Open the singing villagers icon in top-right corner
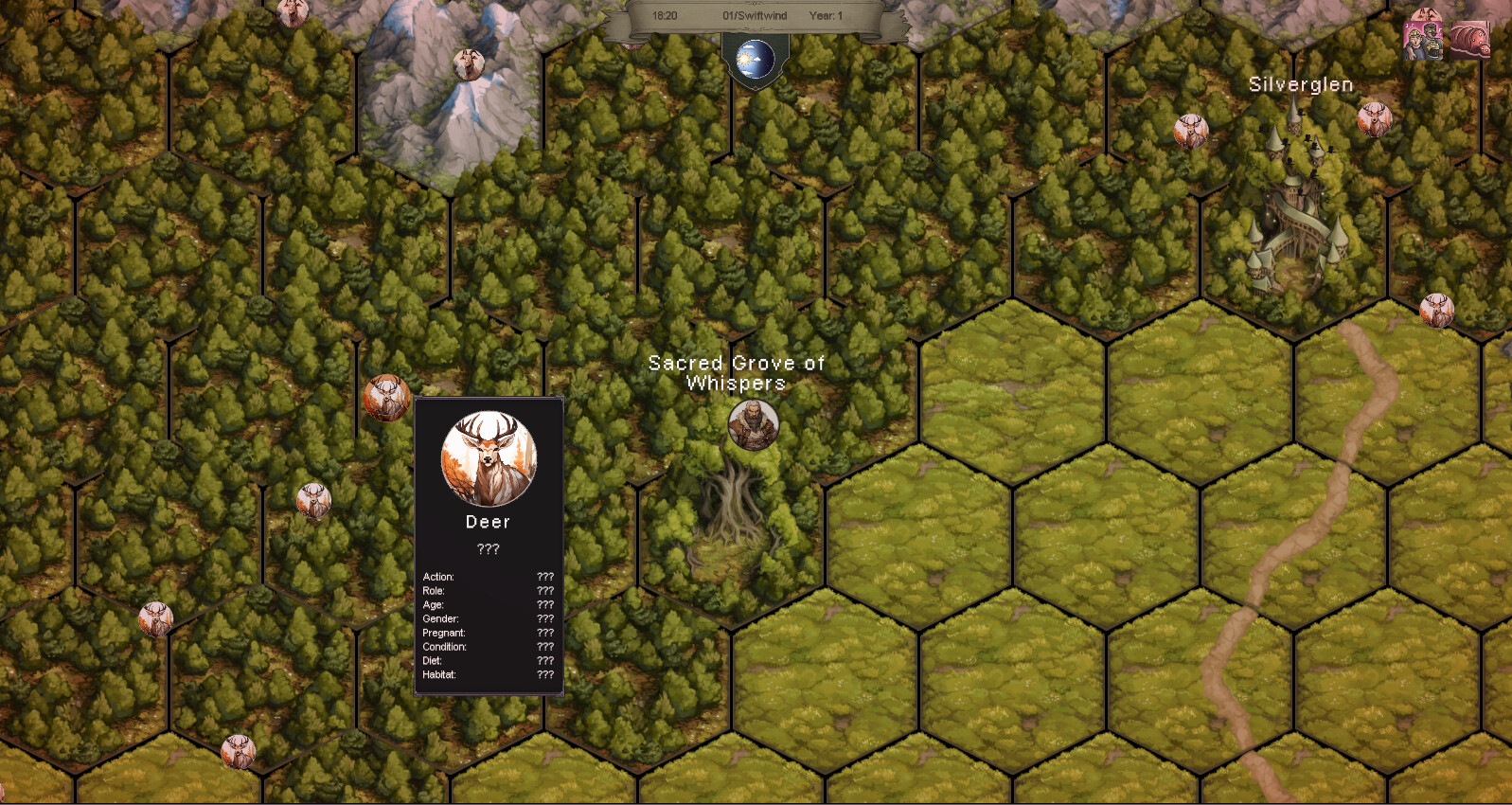This screenshot has height=805, width=1512. 1424,40
